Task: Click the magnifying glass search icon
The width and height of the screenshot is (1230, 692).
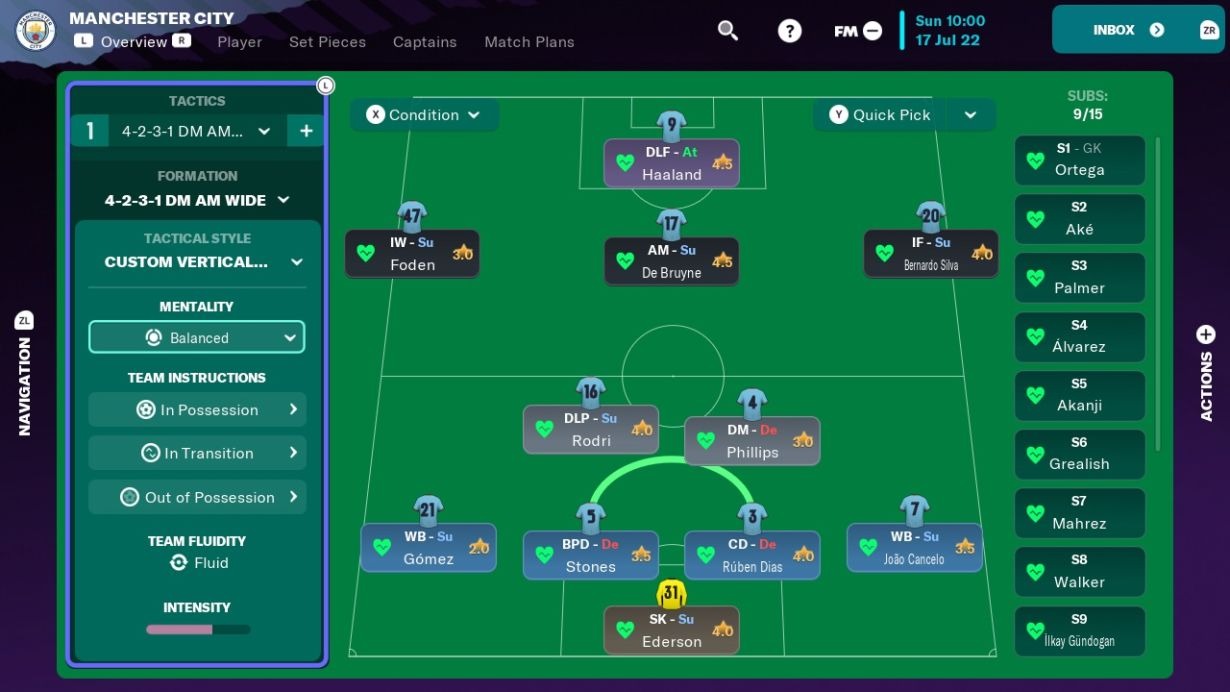Action: [728, 31]
